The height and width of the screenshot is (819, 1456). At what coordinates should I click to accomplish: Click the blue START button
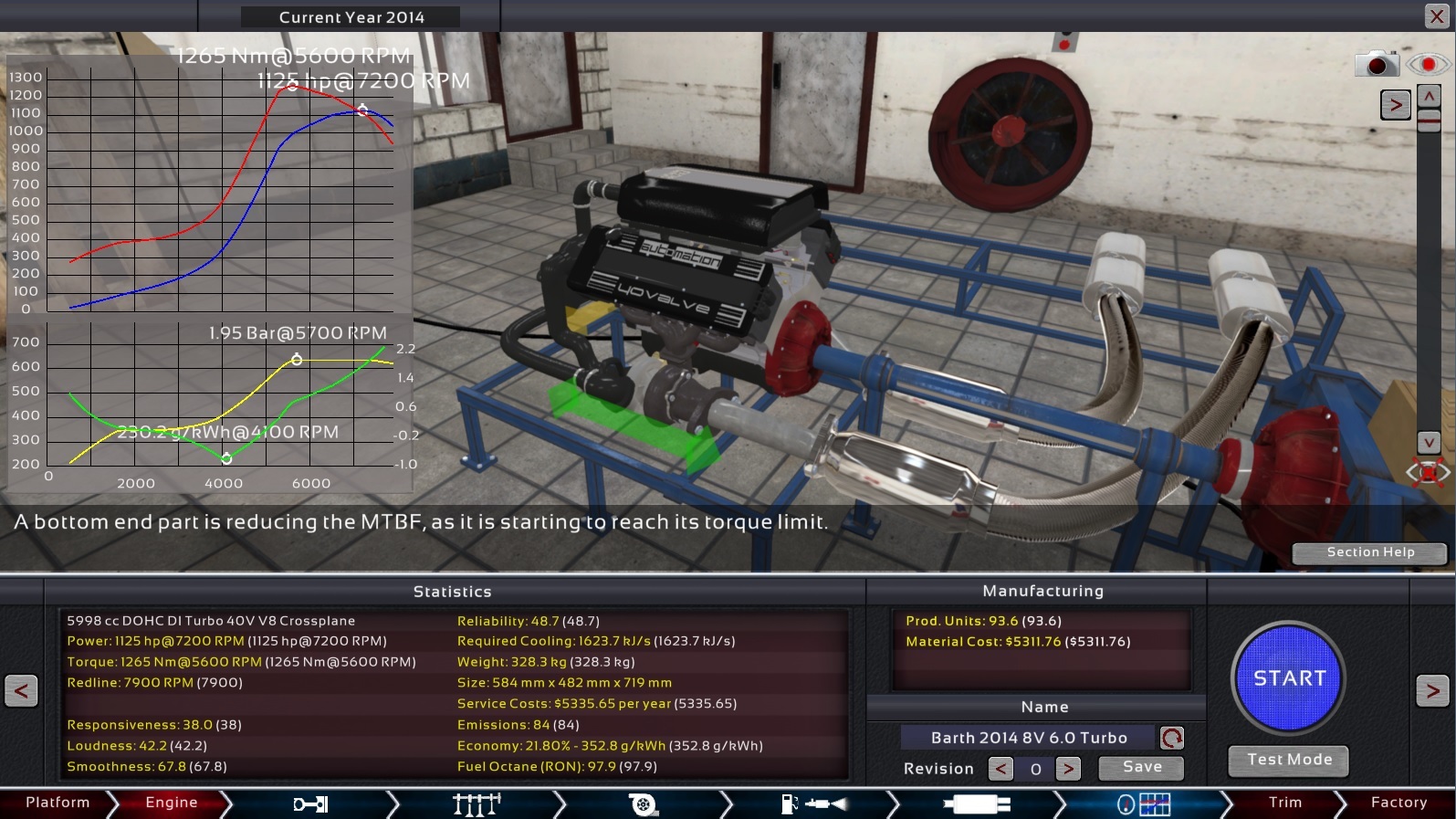click(1288, 677)
